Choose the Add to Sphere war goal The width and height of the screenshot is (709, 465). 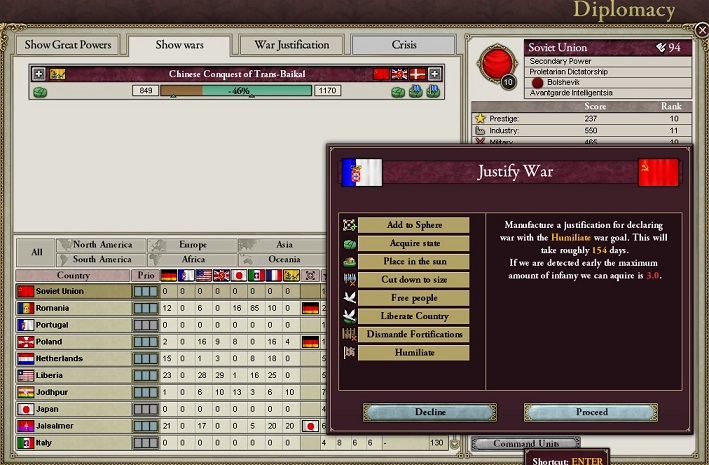(413, 225)
